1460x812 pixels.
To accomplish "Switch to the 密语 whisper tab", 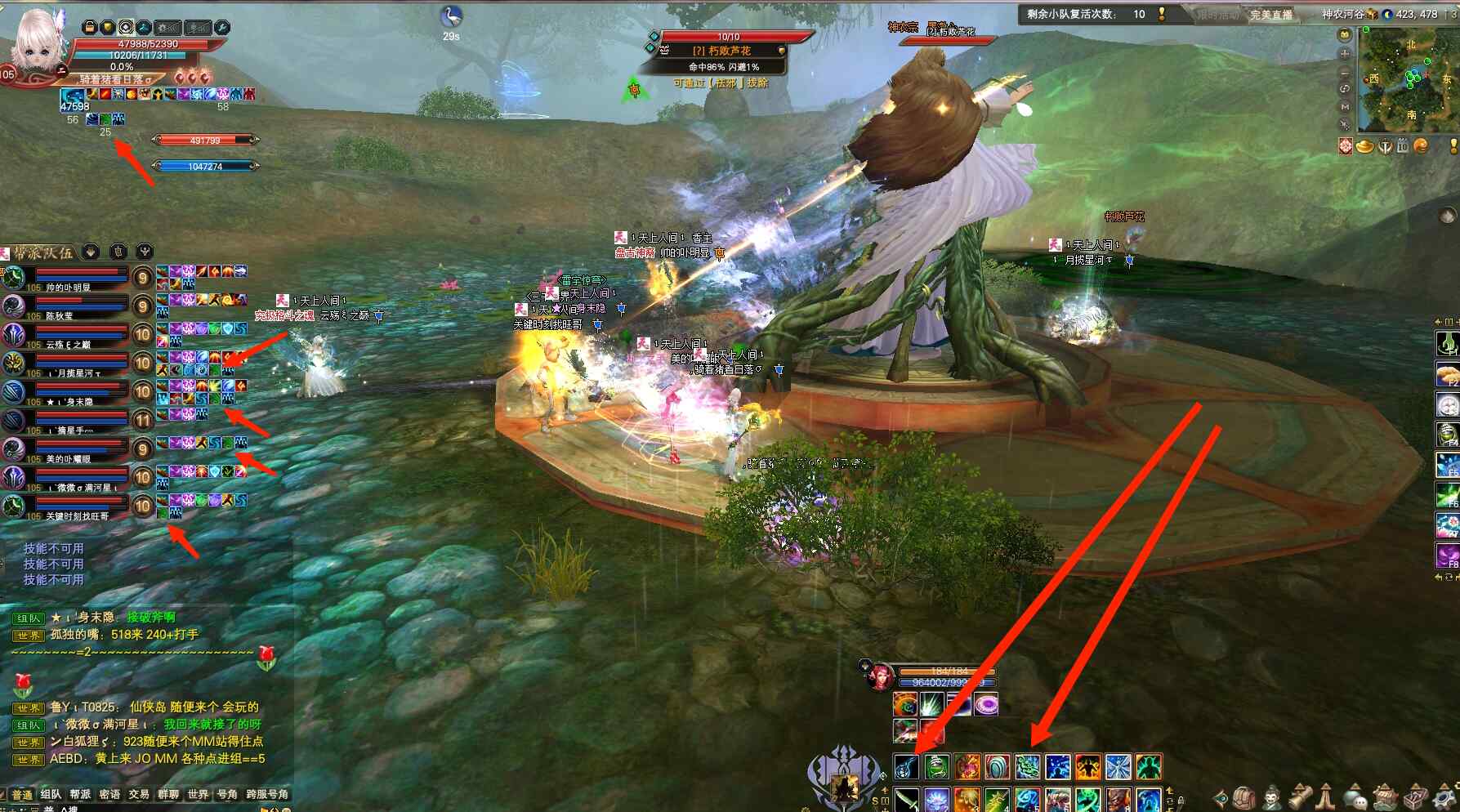I will pyautogui.click(x=109, y=794).
